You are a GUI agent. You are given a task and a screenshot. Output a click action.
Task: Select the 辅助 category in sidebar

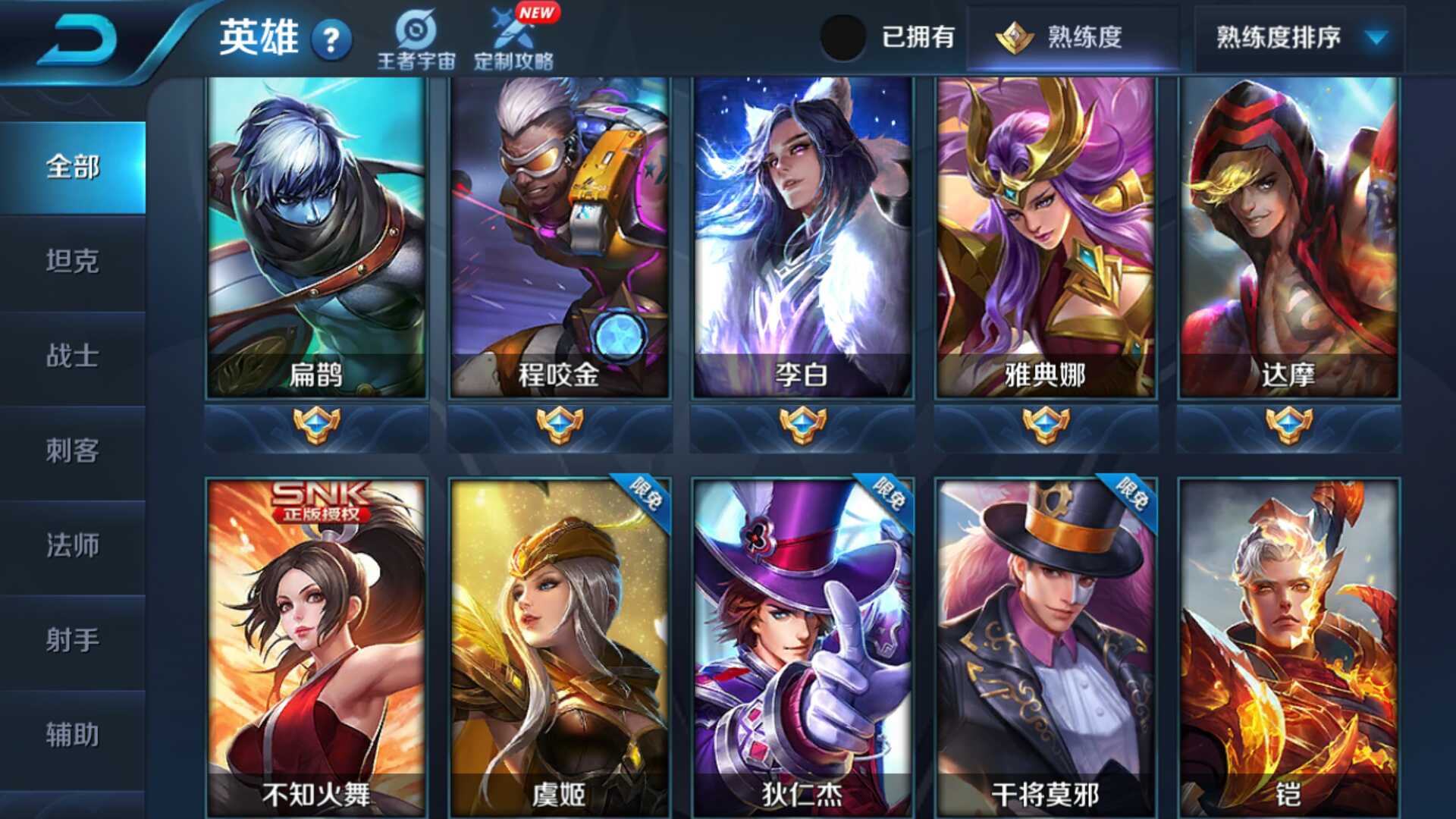[74, 734]
